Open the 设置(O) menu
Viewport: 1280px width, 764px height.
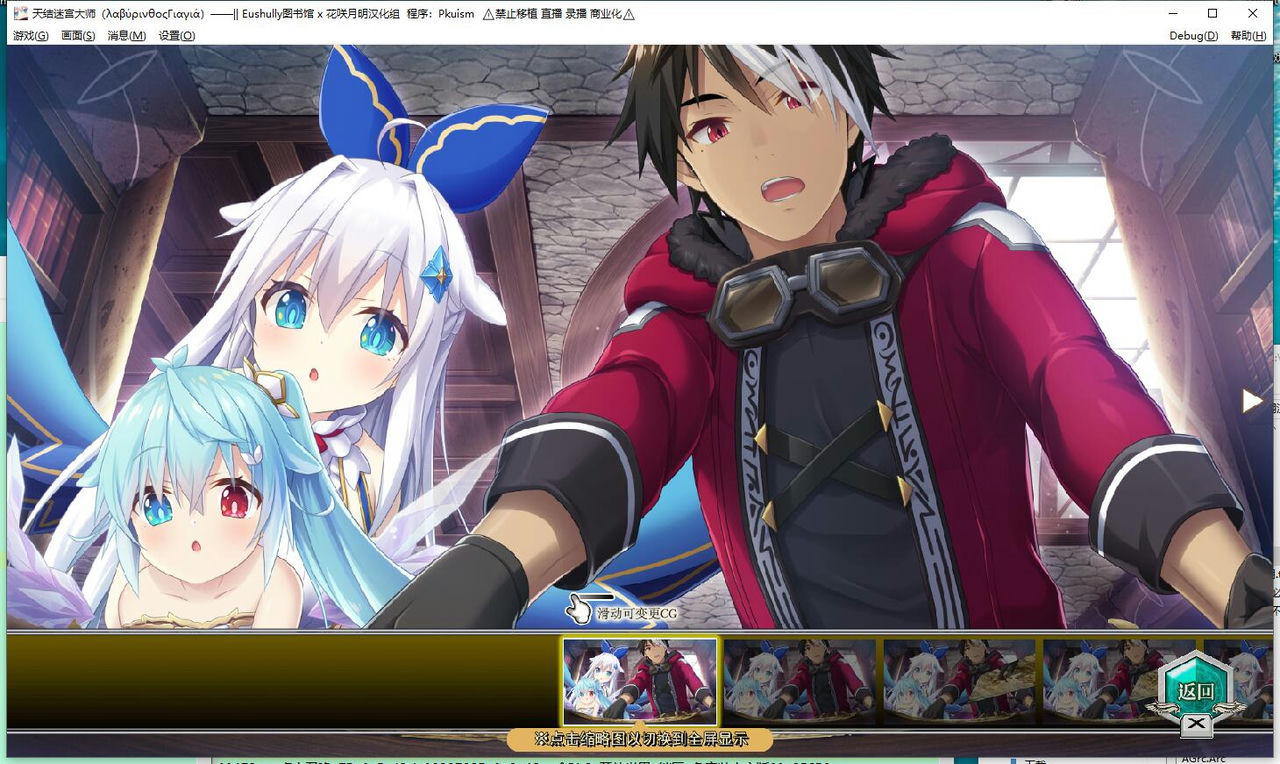coord(174,35)
